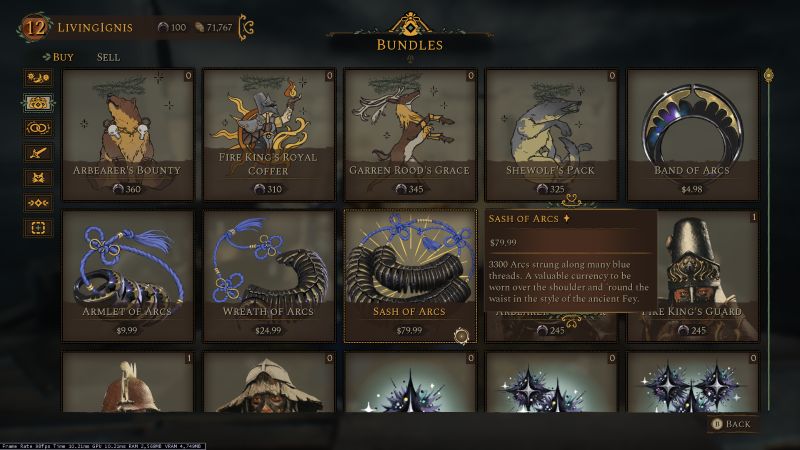Show the linked rings category
Image resolution: width=800 pixels, height=450 pixels.
coord(38,128)
